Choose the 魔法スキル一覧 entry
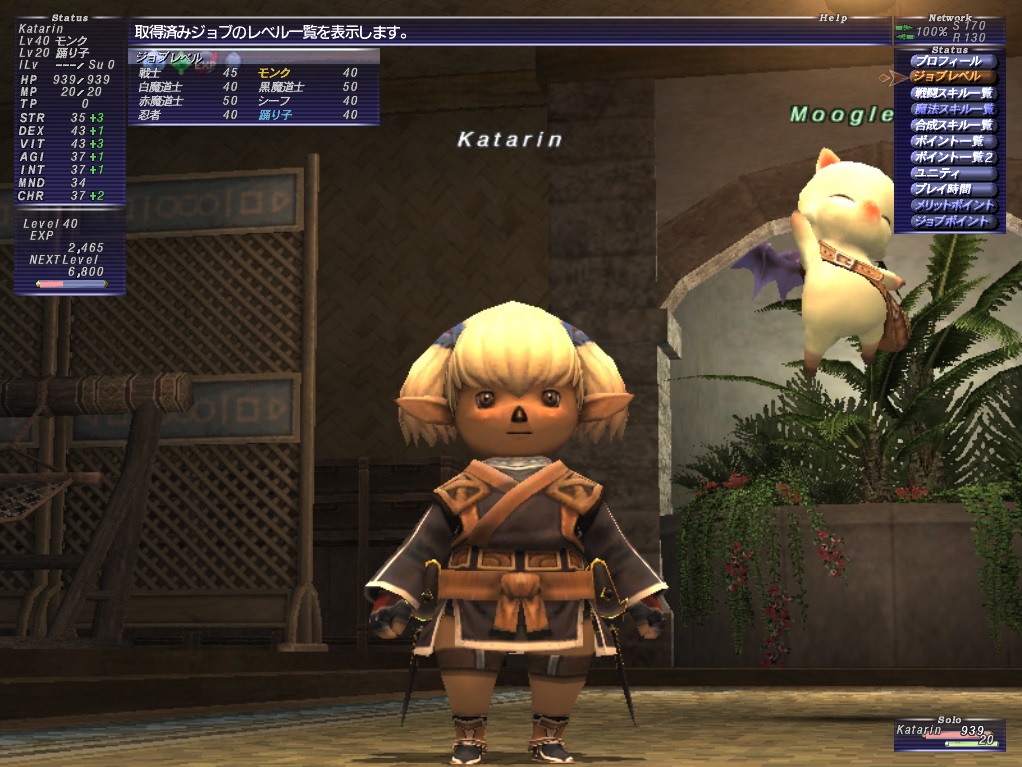Image resolution: width=1022 pixels, height=767 pixels. 953,109
